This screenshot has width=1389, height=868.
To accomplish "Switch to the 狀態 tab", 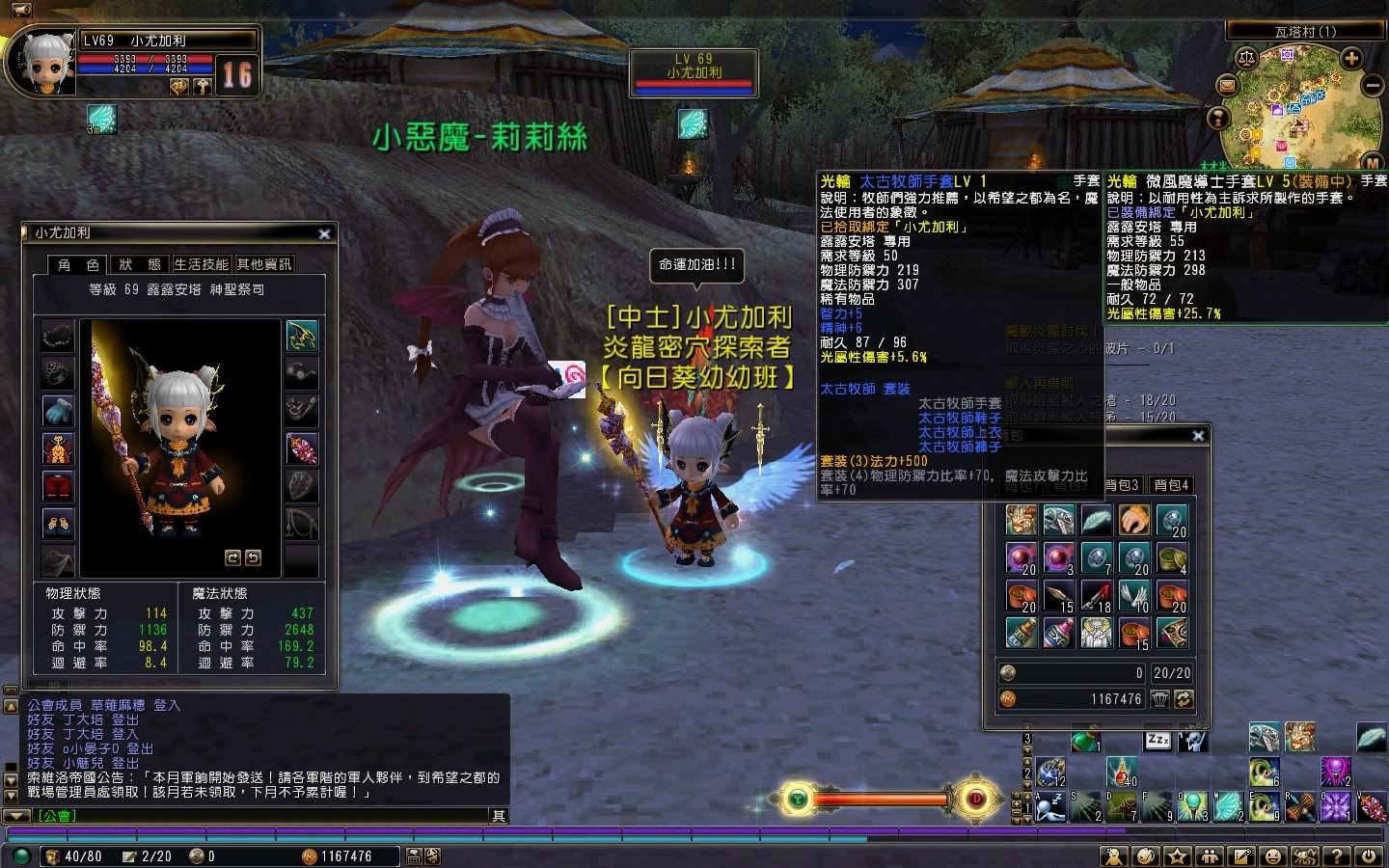I will pyautogui.click(x=140, y=264).
